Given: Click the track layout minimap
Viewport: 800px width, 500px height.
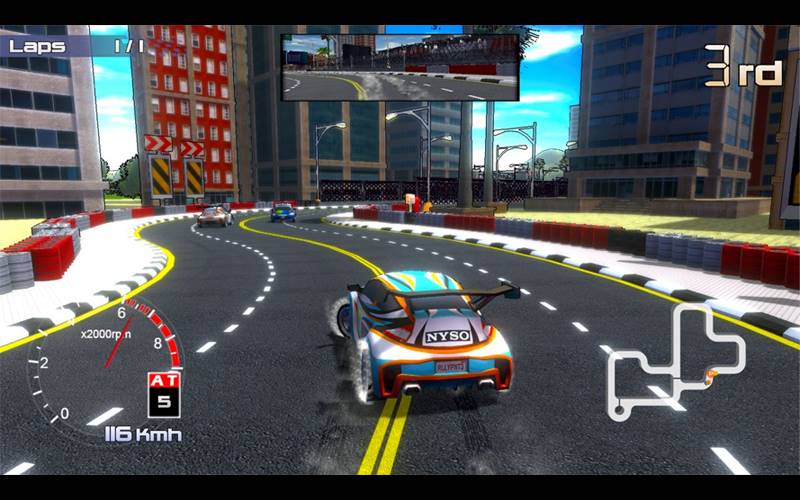Looking at the screenshot, I should (676, 360).
